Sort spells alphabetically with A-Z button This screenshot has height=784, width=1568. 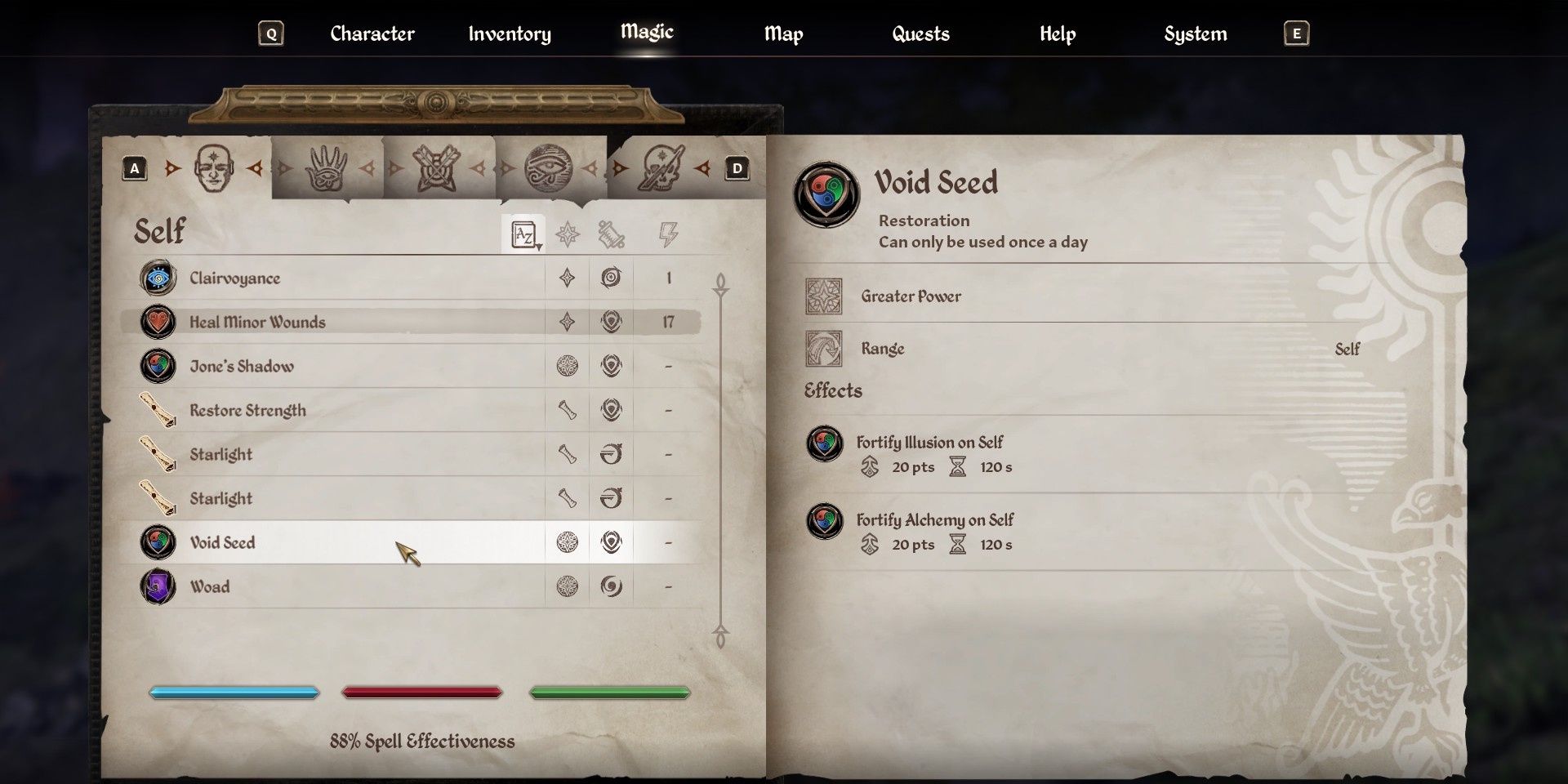(x=523, y=235)
